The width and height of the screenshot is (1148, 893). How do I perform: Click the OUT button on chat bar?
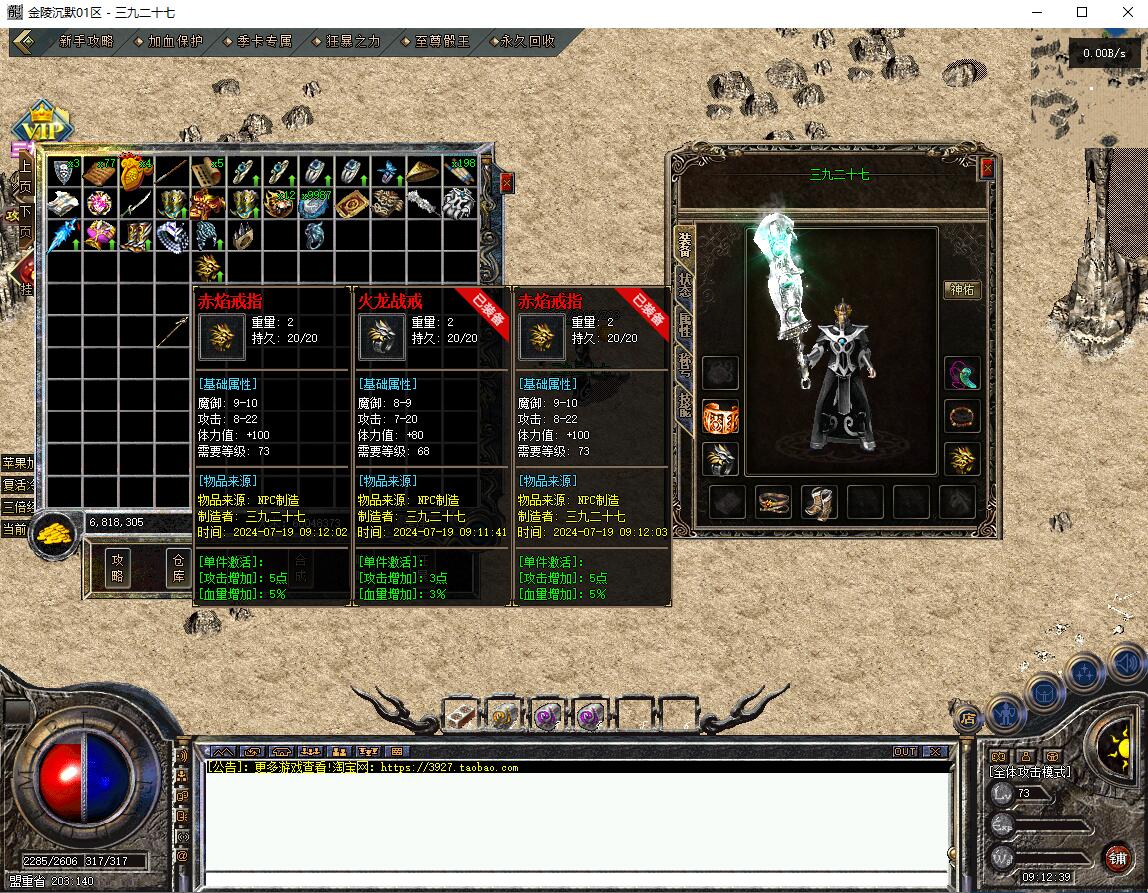904,752
